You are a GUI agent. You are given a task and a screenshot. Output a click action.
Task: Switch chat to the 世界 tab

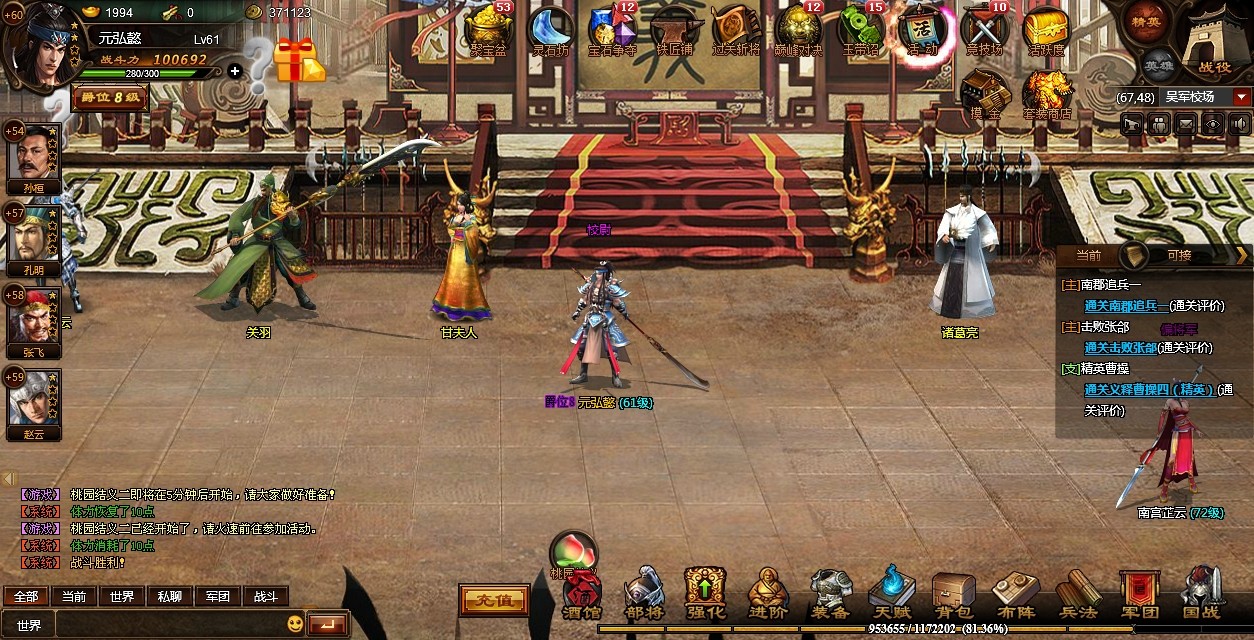pyautogui.click(x=122, y=596)
